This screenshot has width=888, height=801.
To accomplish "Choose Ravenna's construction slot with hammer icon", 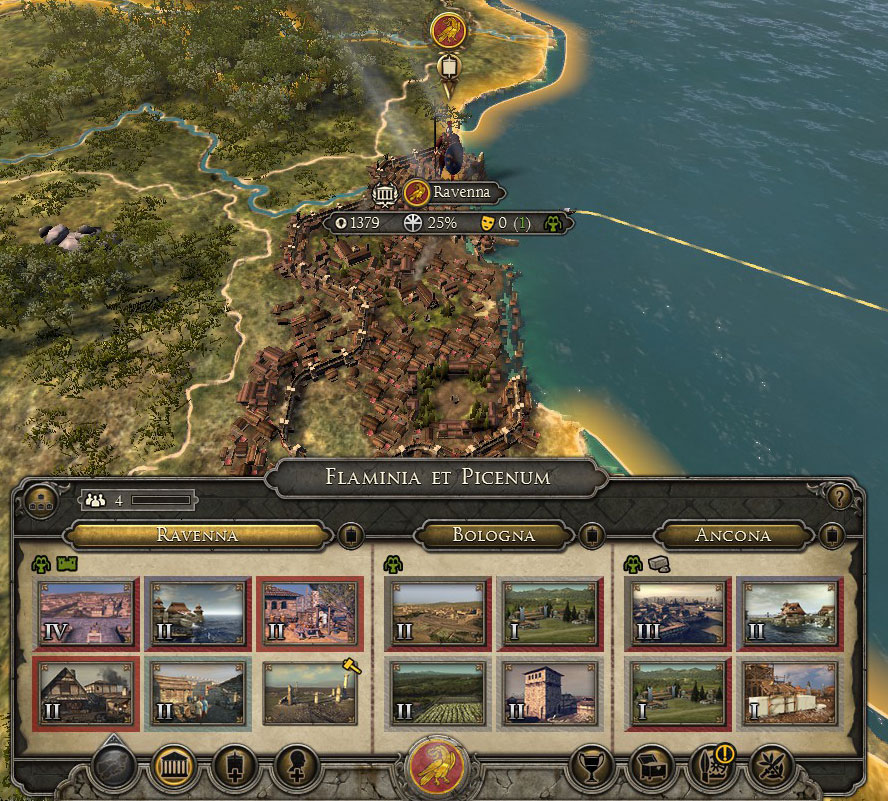I will click(x=310, y=692).
